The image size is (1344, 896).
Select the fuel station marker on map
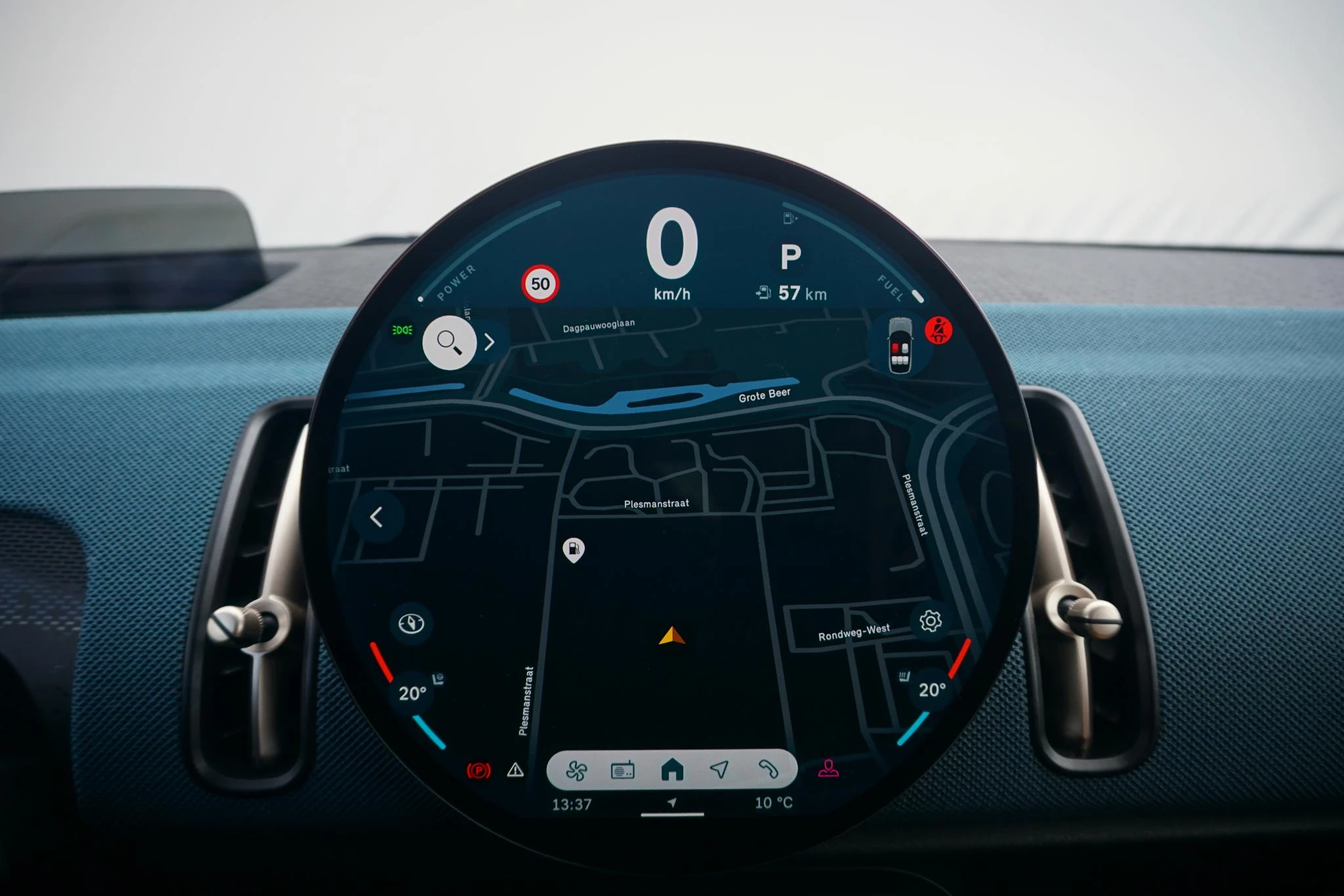(x=574, y=550)
